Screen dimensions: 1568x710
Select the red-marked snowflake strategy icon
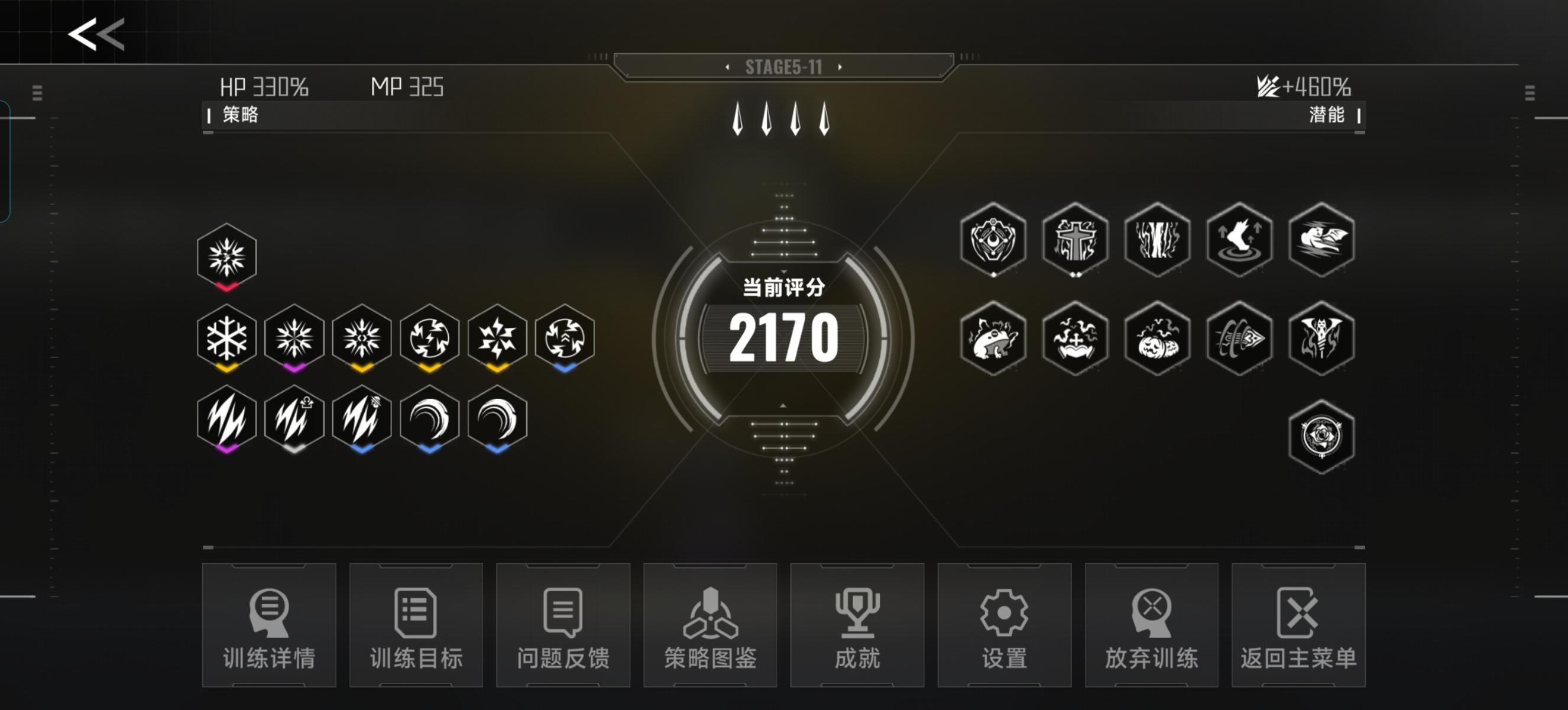click(227, 257)
